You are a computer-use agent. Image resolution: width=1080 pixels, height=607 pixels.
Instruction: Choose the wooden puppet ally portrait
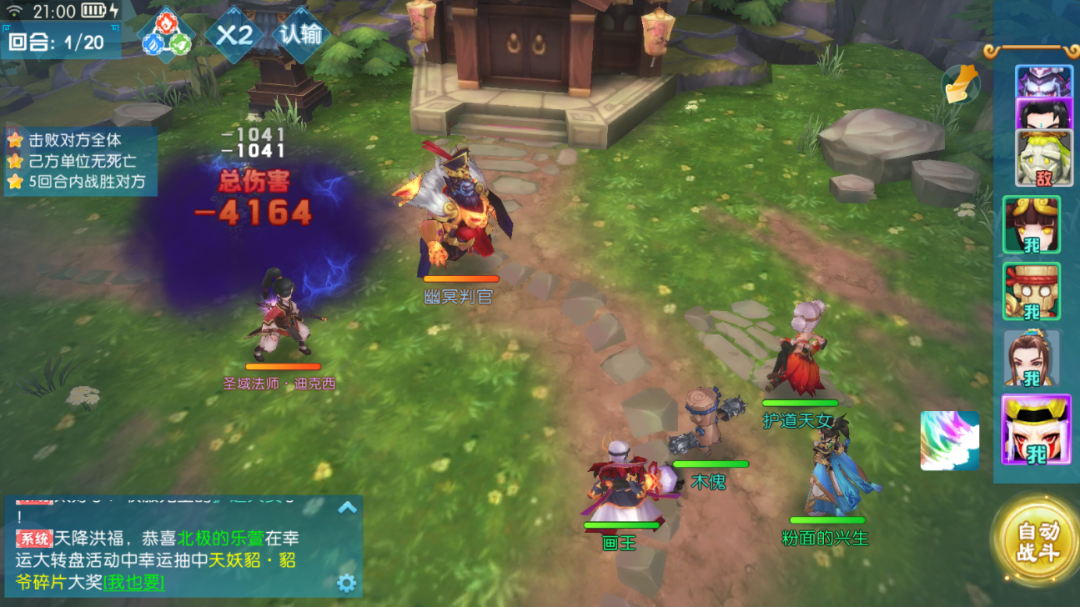[1031, 292]
